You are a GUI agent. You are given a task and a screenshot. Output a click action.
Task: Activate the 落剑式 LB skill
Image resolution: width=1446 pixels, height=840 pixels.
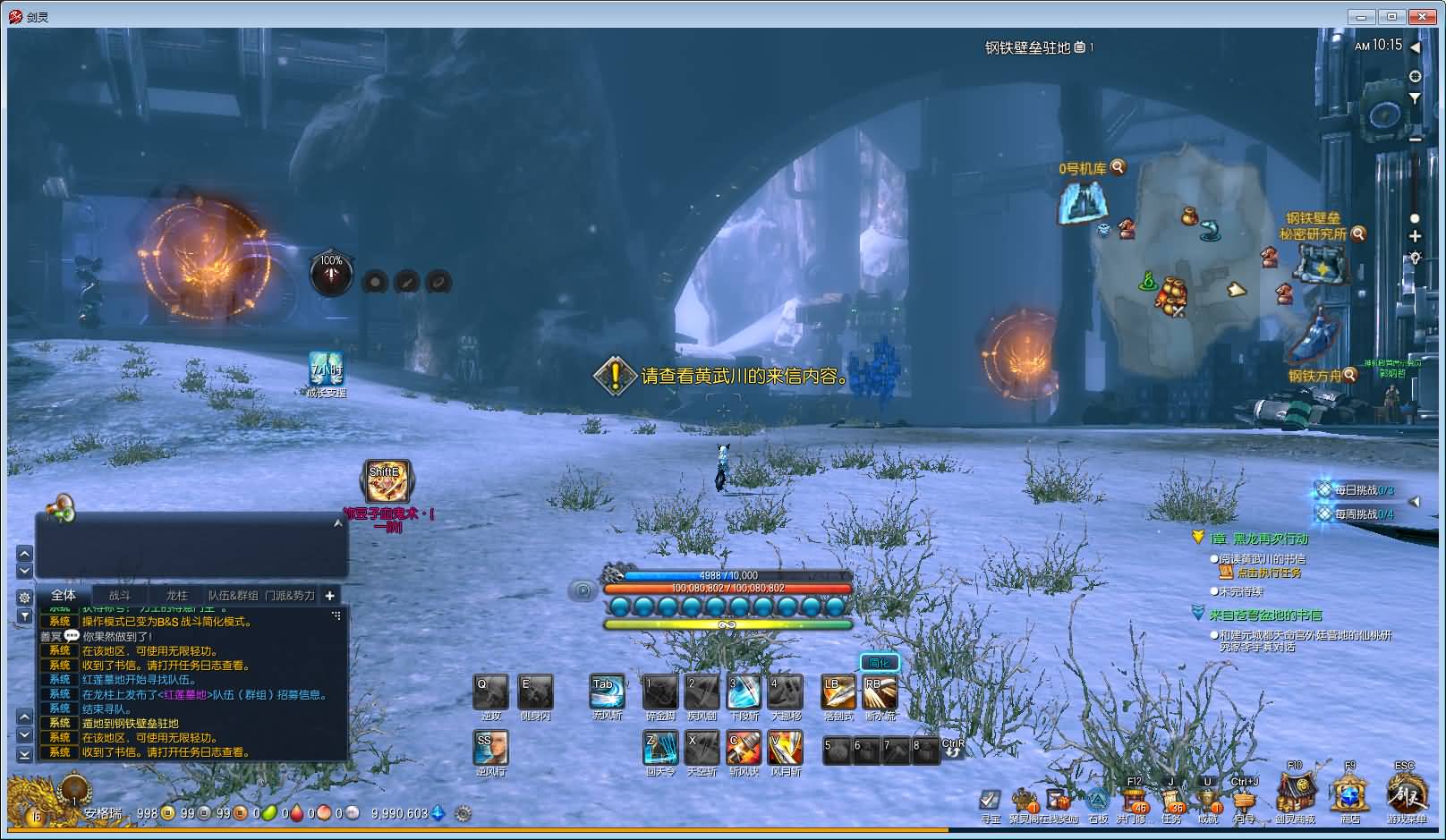pos(838,692)
